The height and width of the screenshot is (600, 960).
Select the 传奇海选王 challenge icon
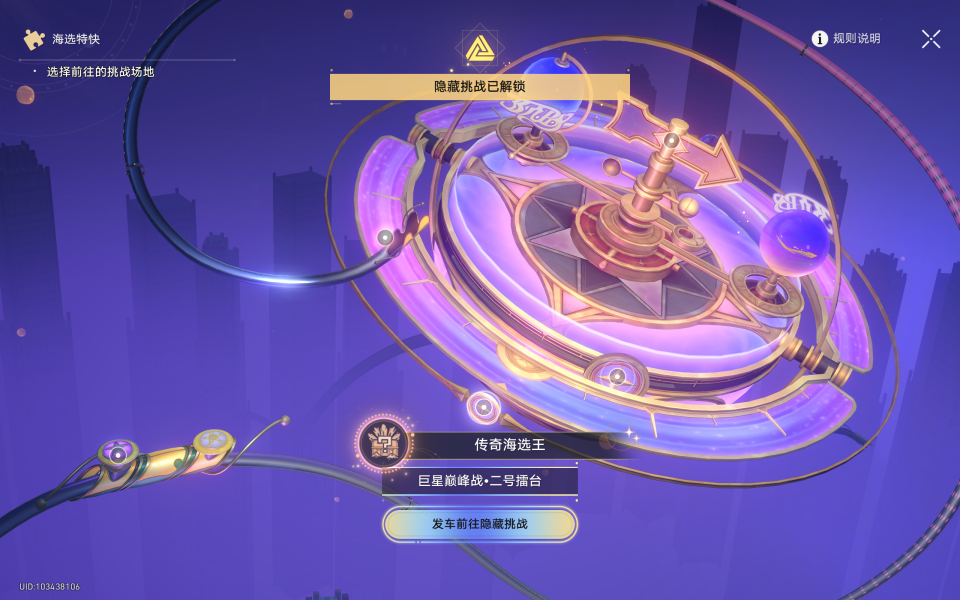[382, 441]
